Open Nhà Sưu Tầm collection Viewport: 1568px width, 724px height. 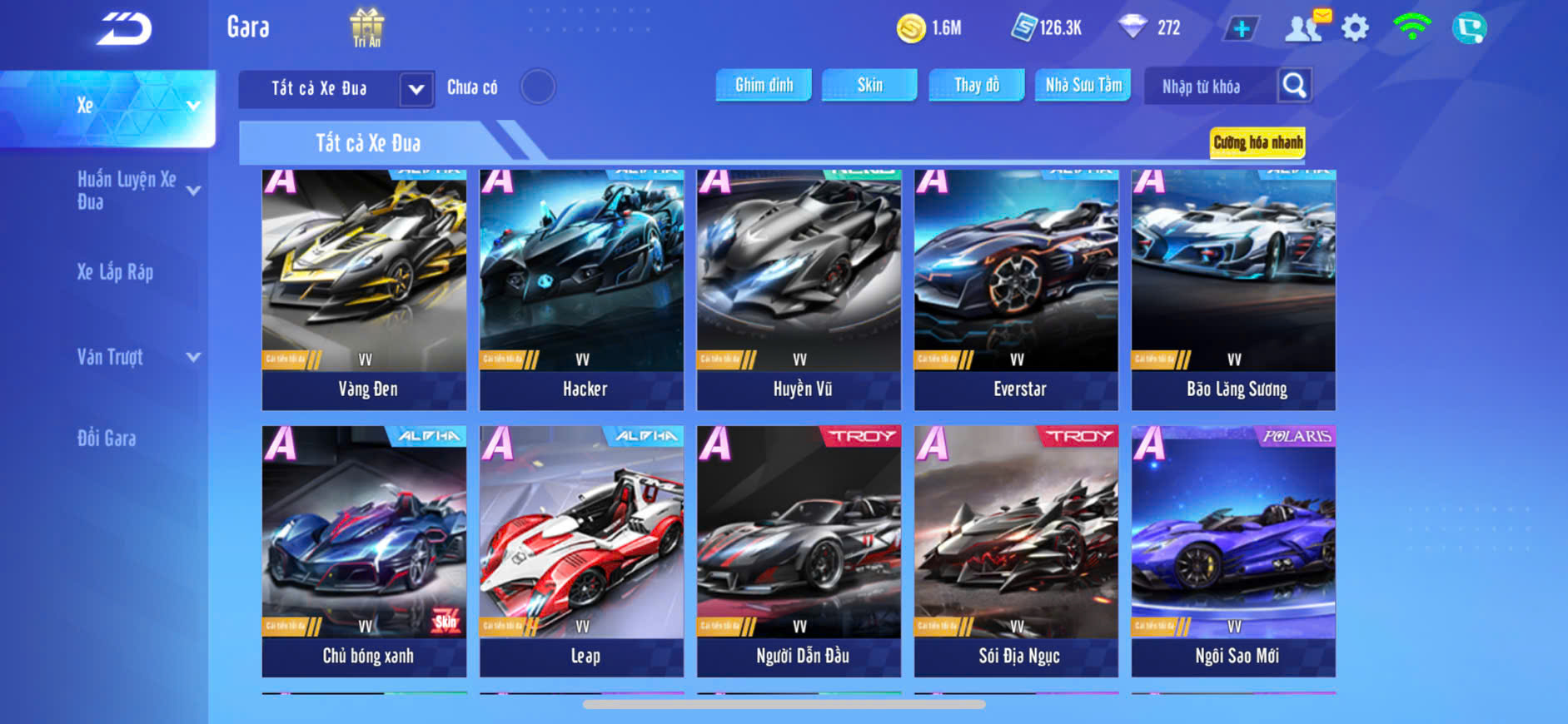[1083, 85]
